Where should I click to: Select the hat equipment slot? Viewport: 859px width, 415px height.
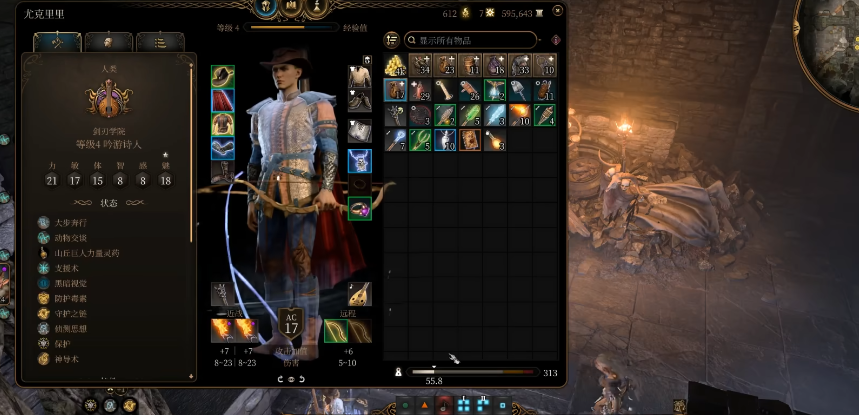click(x=222, y=76)
